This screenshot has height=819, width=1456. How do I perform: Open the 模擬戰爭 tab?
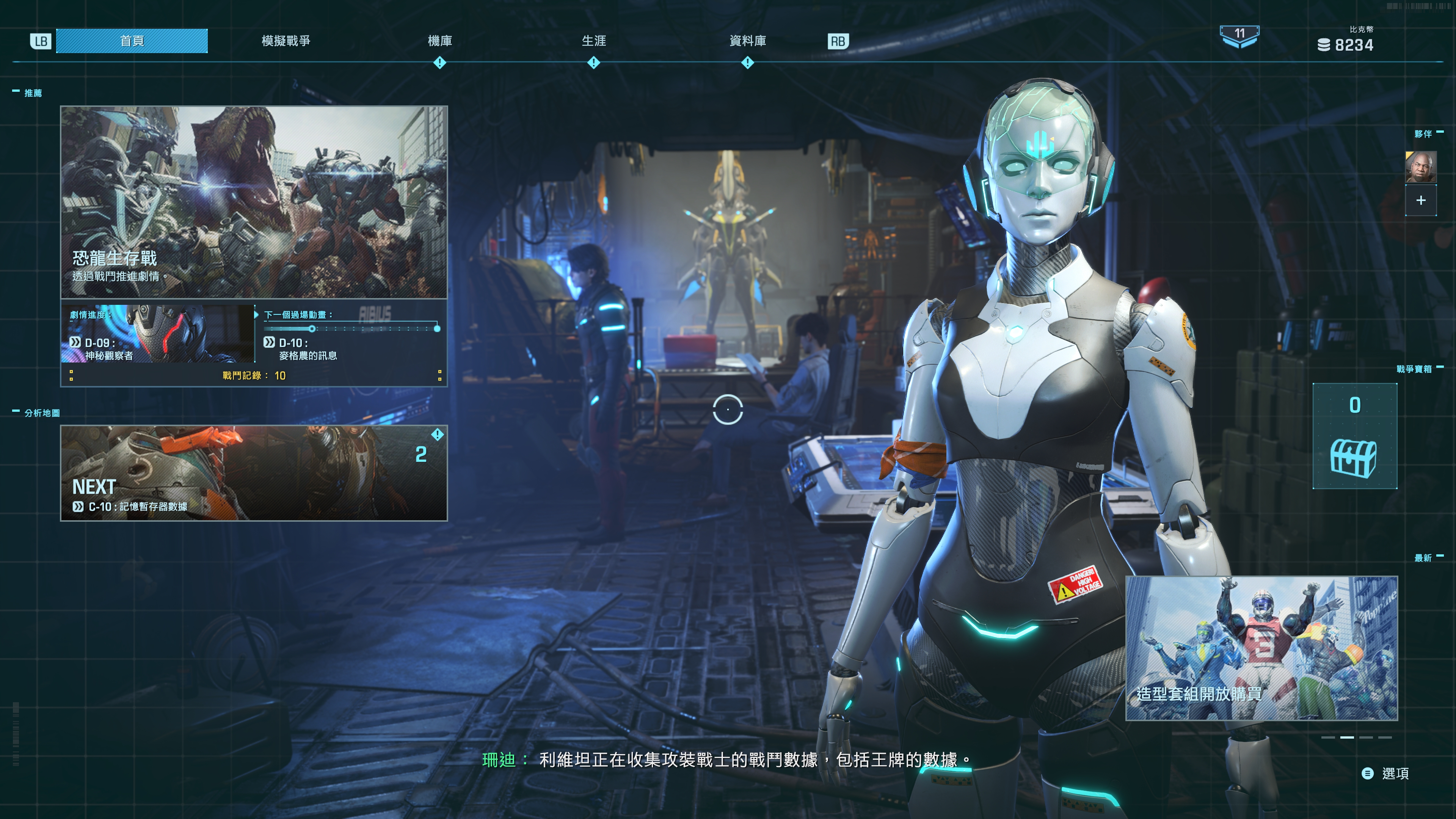click(286, 41)
